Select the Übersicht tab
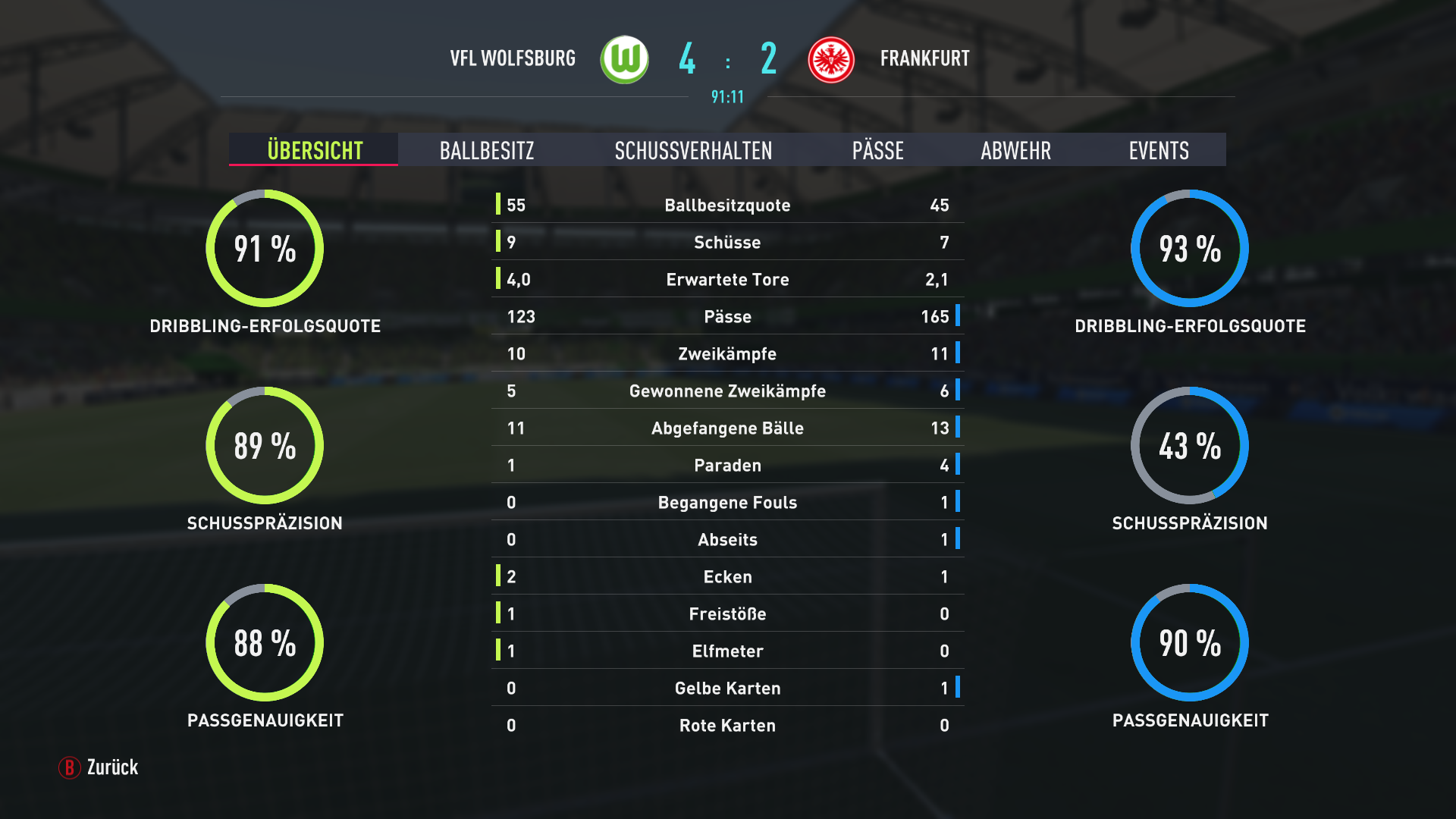1456x819 pixels. [314, 150]
